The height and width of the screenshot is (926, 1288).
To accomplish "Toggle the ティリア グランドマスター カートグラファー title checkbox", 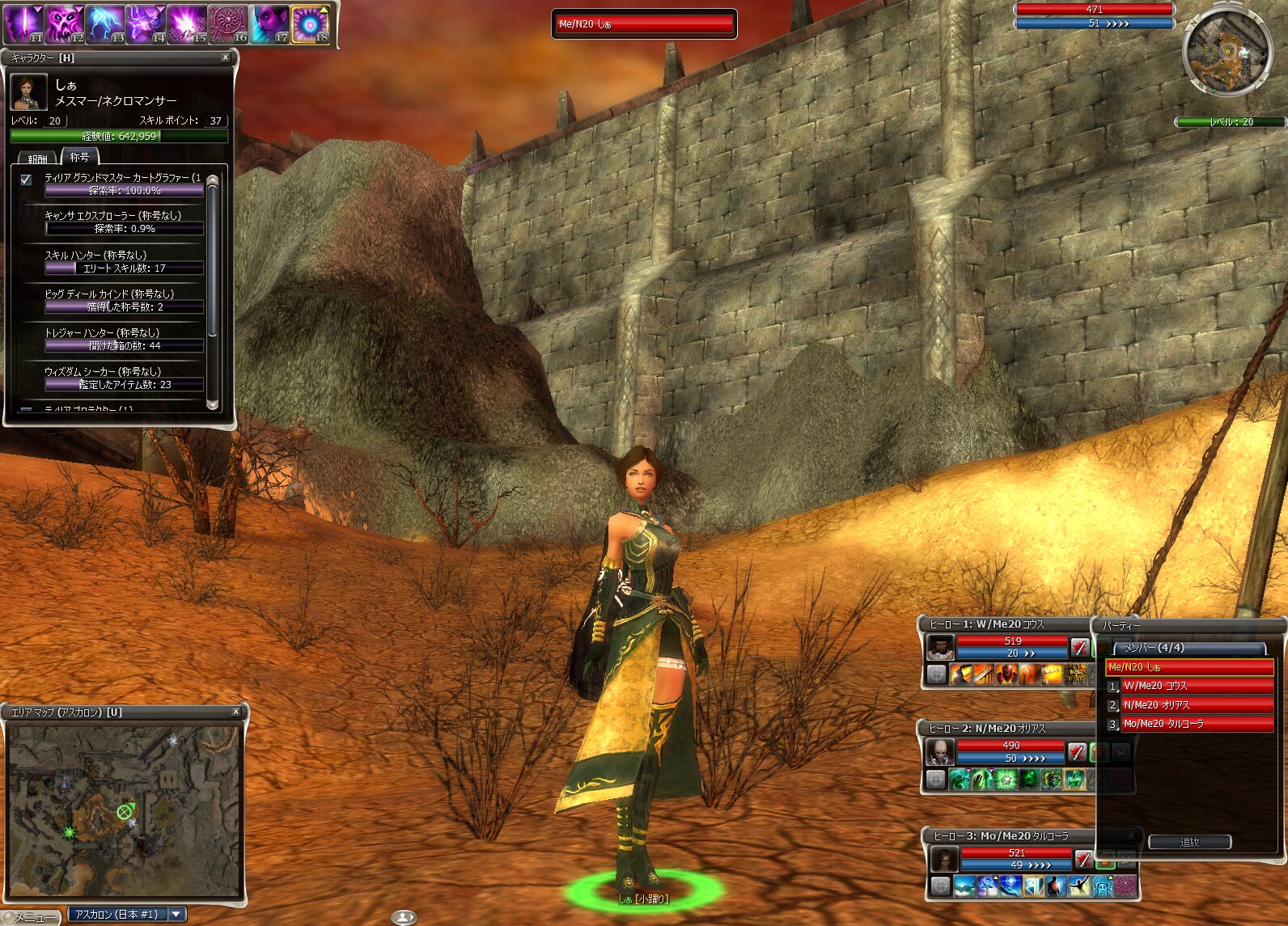I will (26, 180).
